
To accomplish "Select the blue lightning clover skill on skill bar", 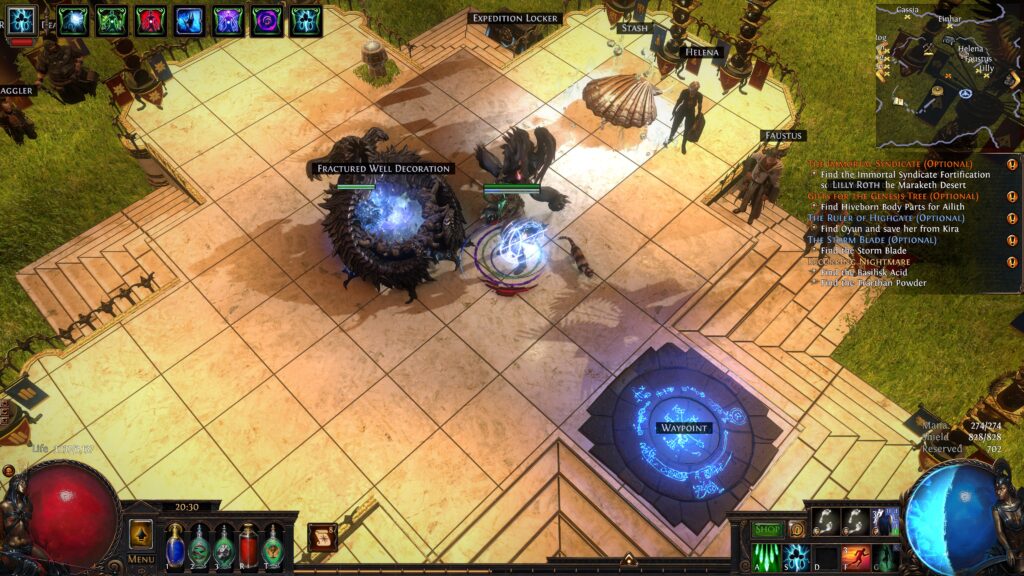I will click(797, 557).
